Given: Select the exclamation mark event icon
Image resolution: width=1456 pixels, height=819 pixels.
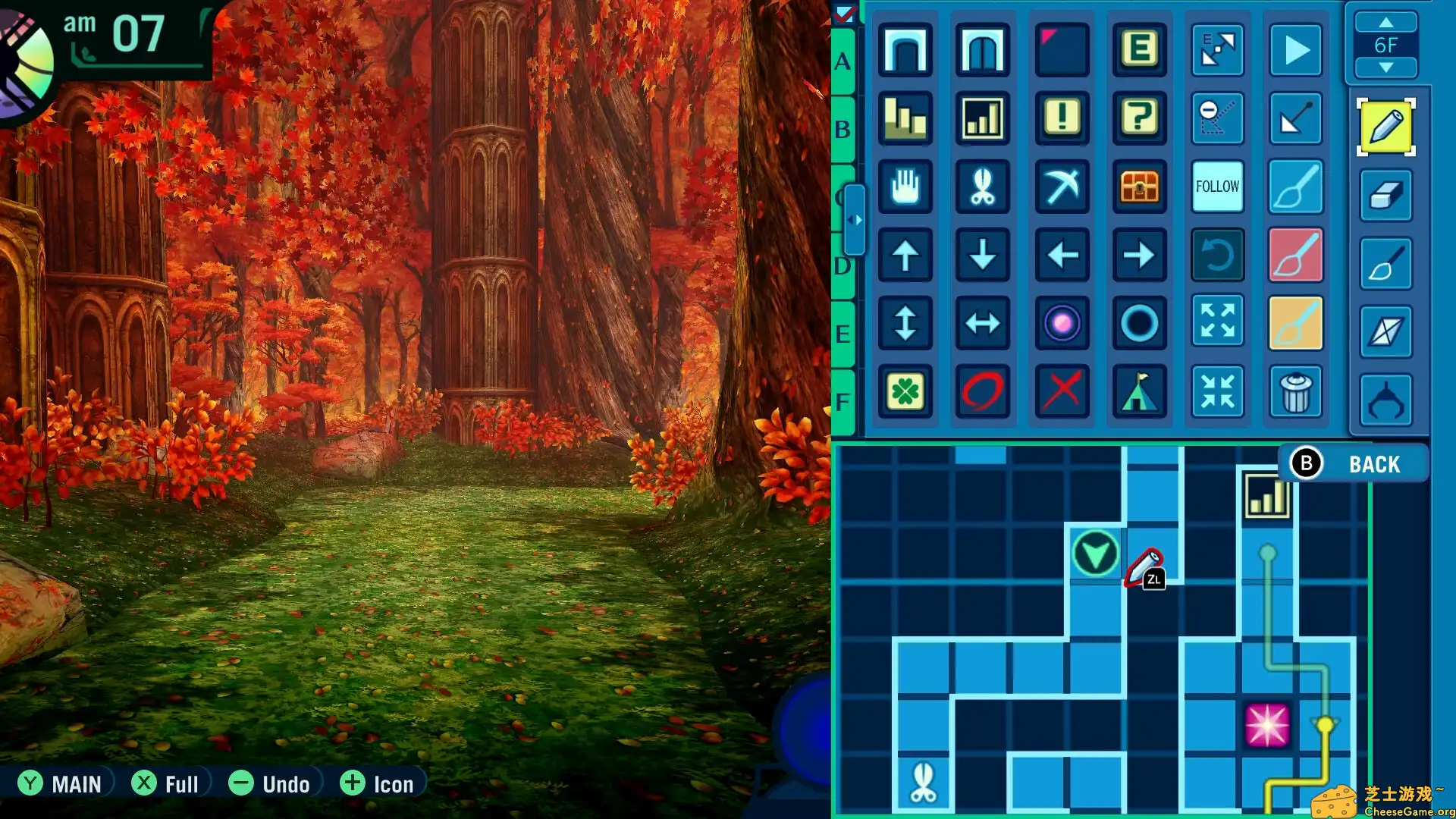Looking at the screenshot, I should [x=1061, y=119].
